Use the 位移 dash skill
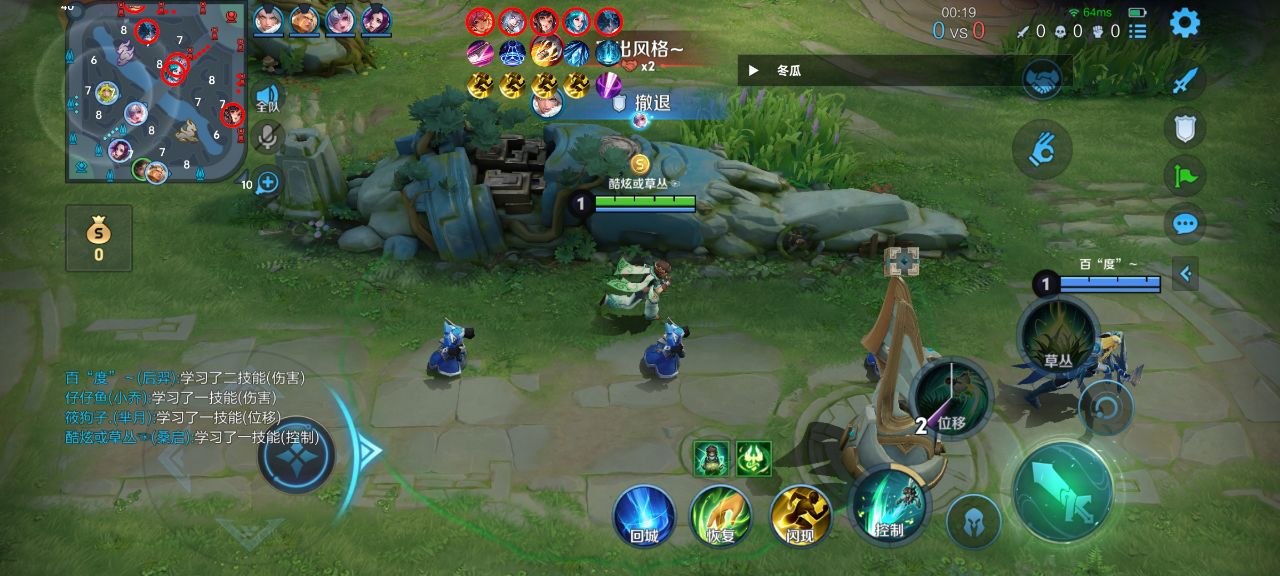Screen dimensions: 1280x576 pos(951,398)
